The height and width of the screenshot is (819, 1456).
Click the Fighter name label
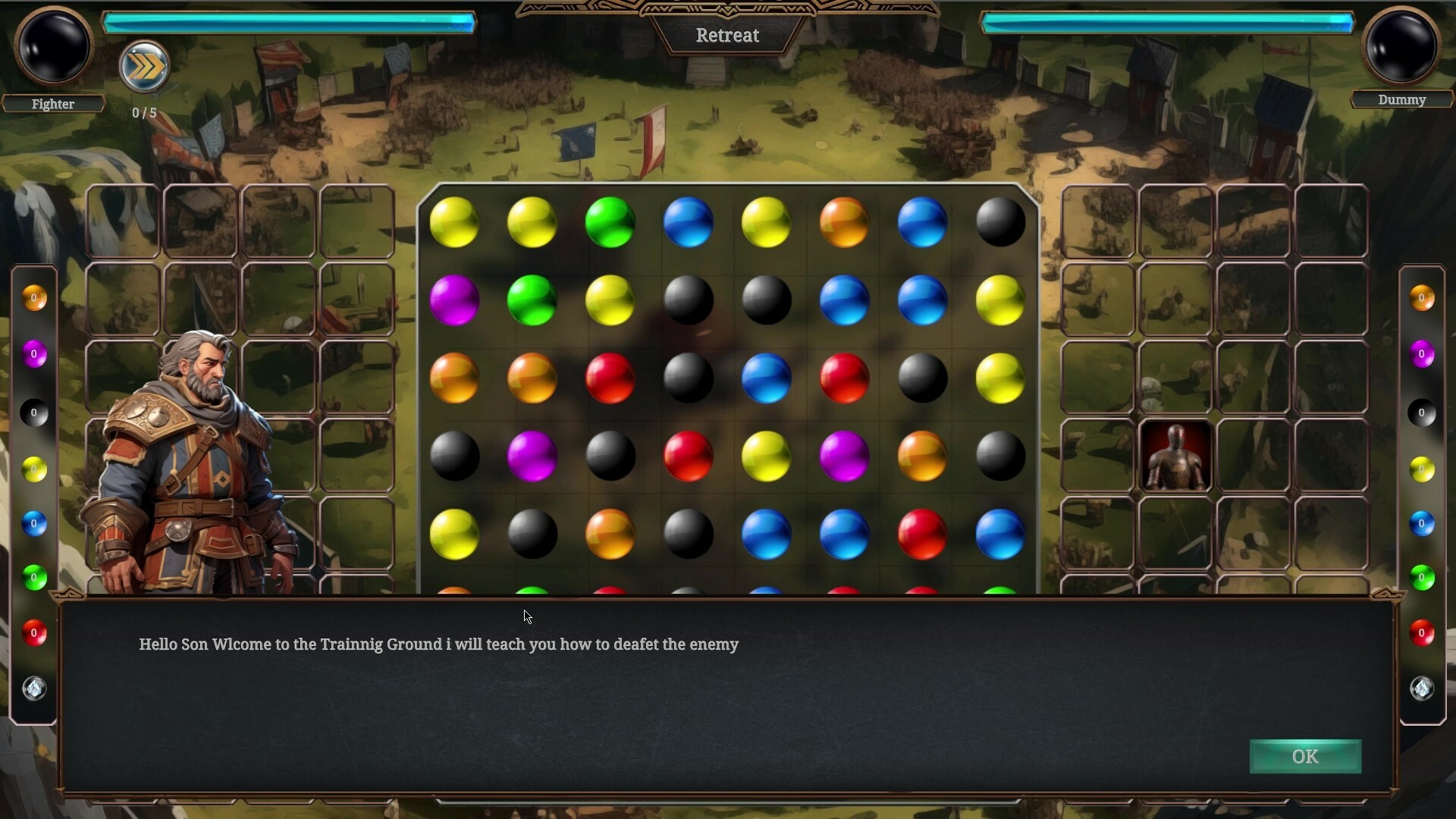(53, 104)
